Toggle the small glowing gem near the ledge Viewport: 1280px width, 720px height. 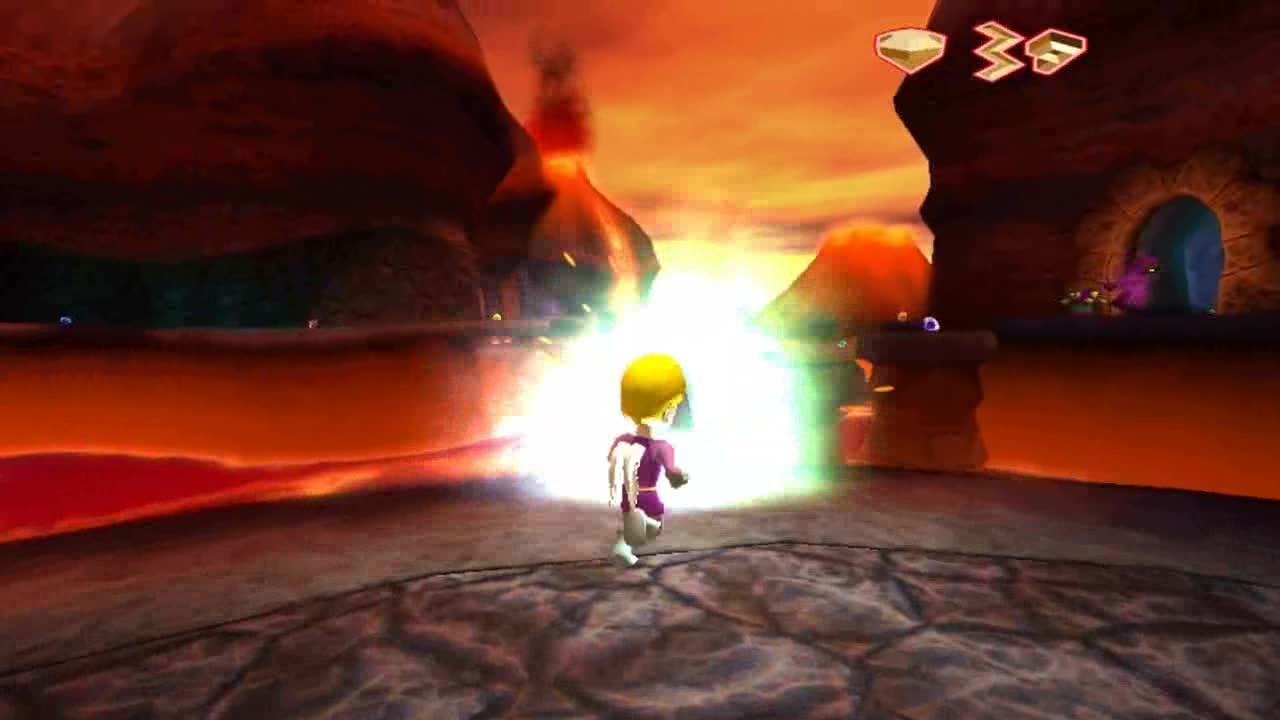click(x=930, y=323)
